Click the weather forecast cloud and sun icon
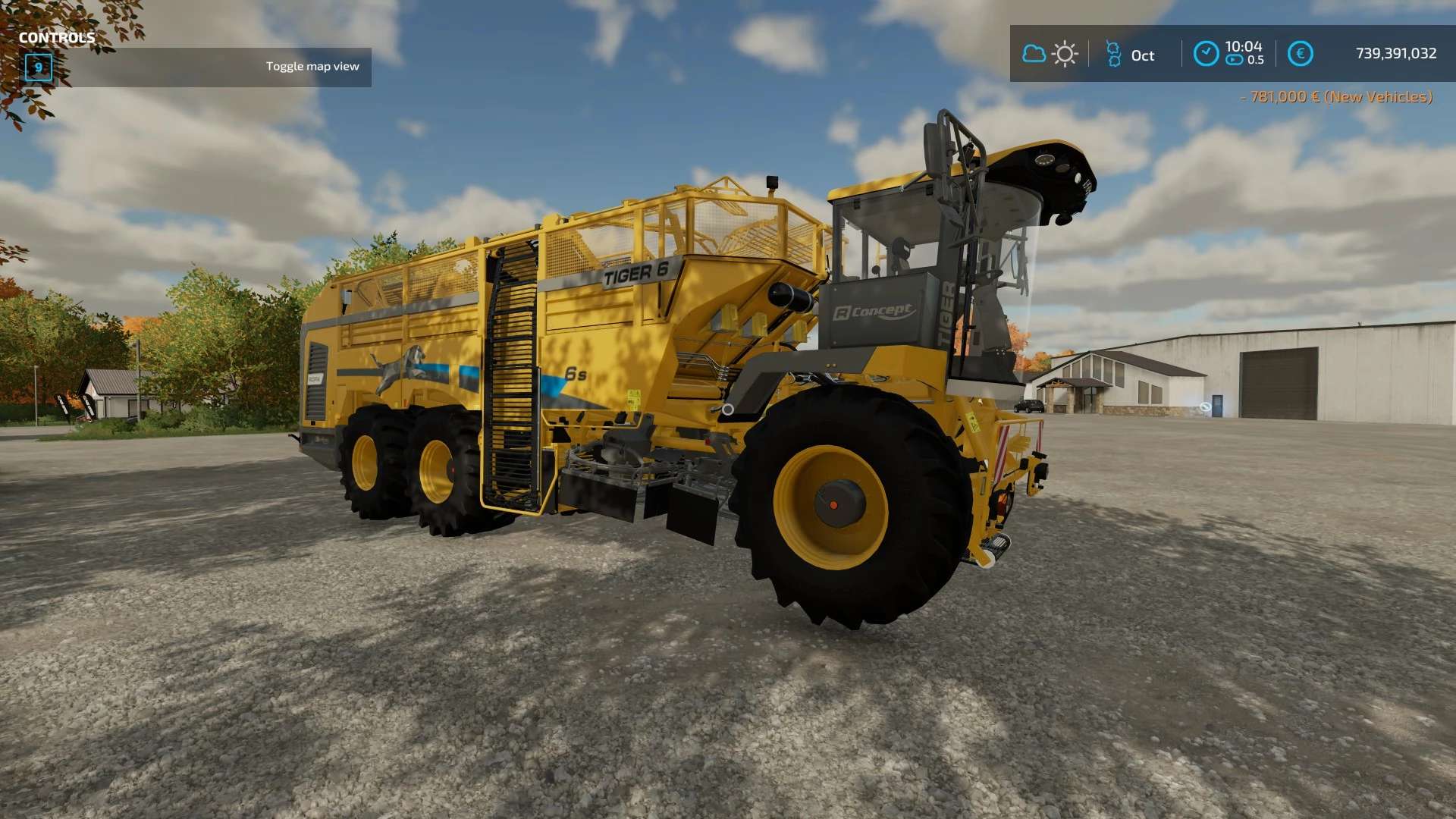 pos(1050,54)
